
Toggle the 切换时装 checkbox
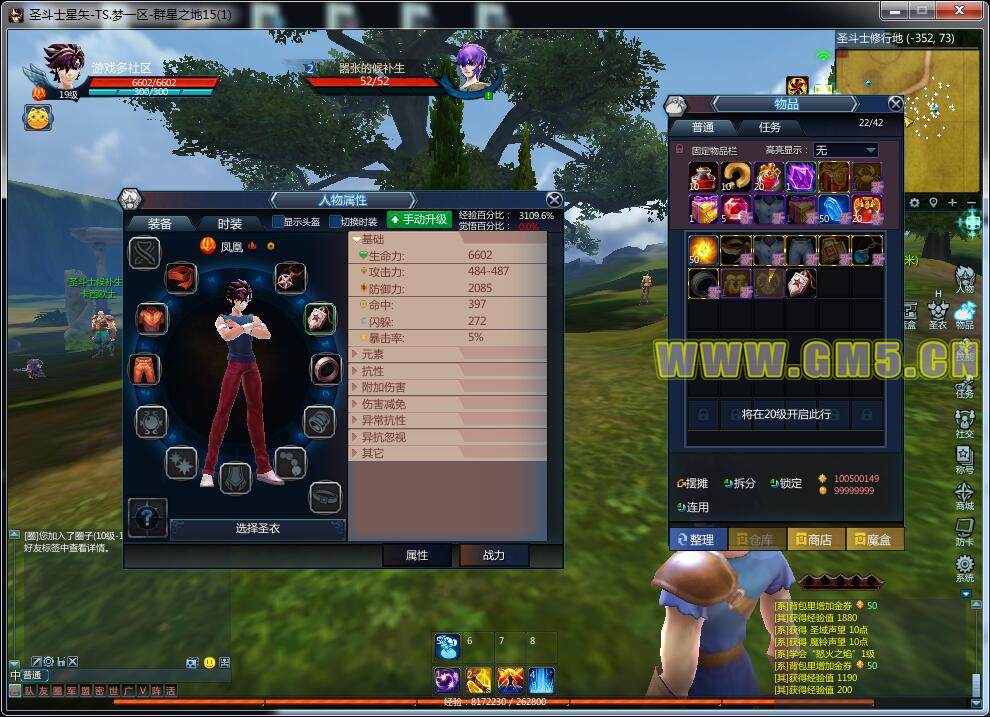(335, 222)
